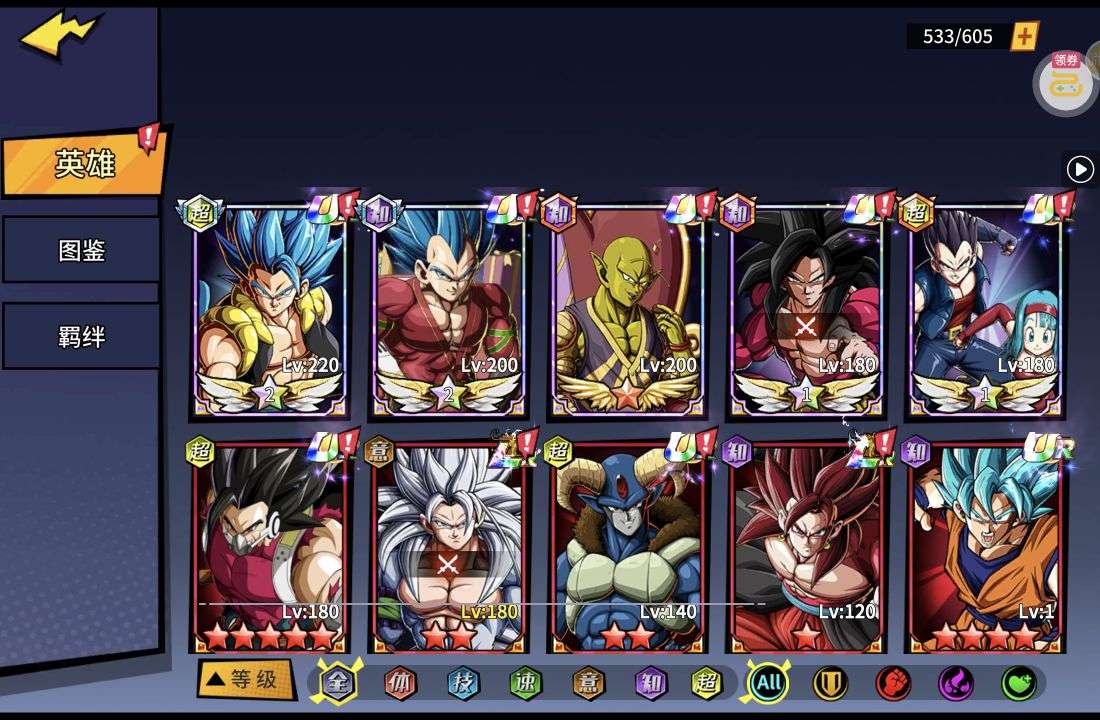
Task: Go back with the yellow lightning arrow
Action: [60, 35]
